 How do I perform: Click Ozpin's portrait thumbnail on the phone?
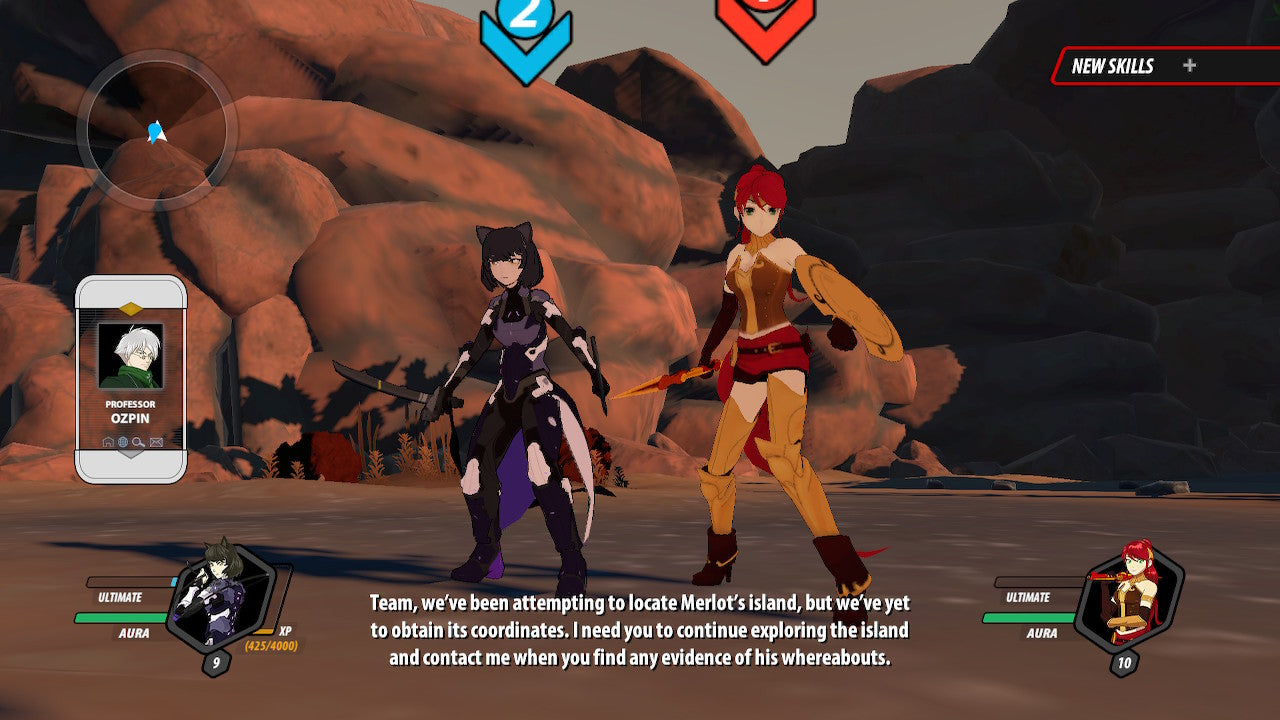coord(131,358)
